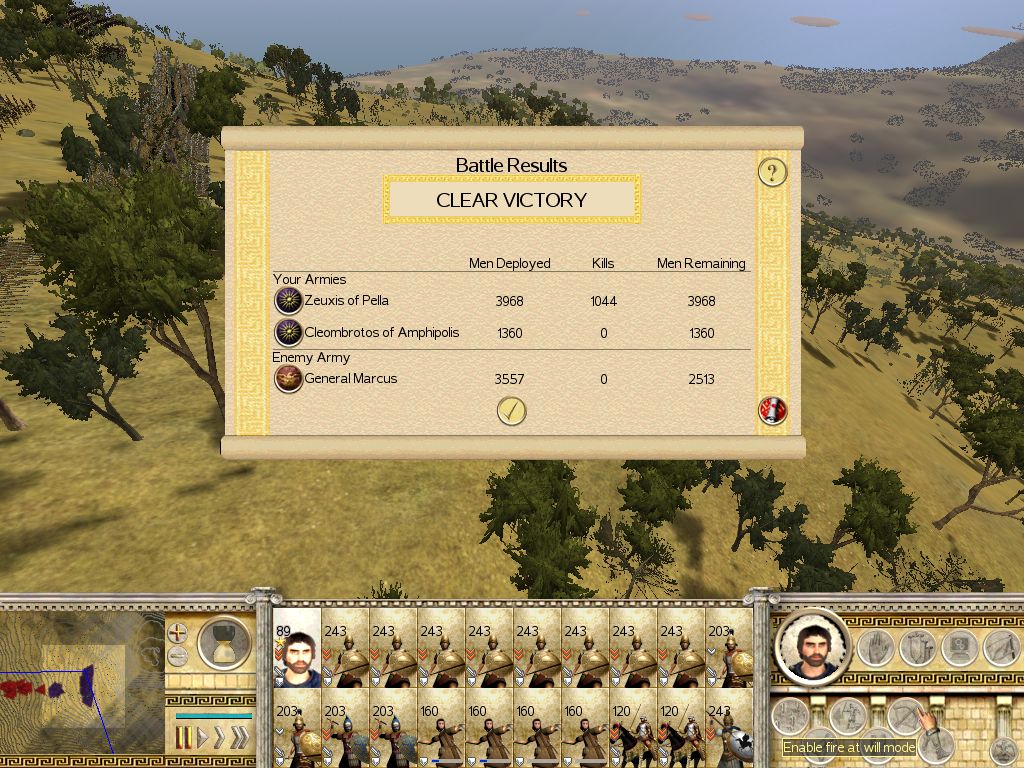Click the raised hand halt order button

click(x=876, y=647)
